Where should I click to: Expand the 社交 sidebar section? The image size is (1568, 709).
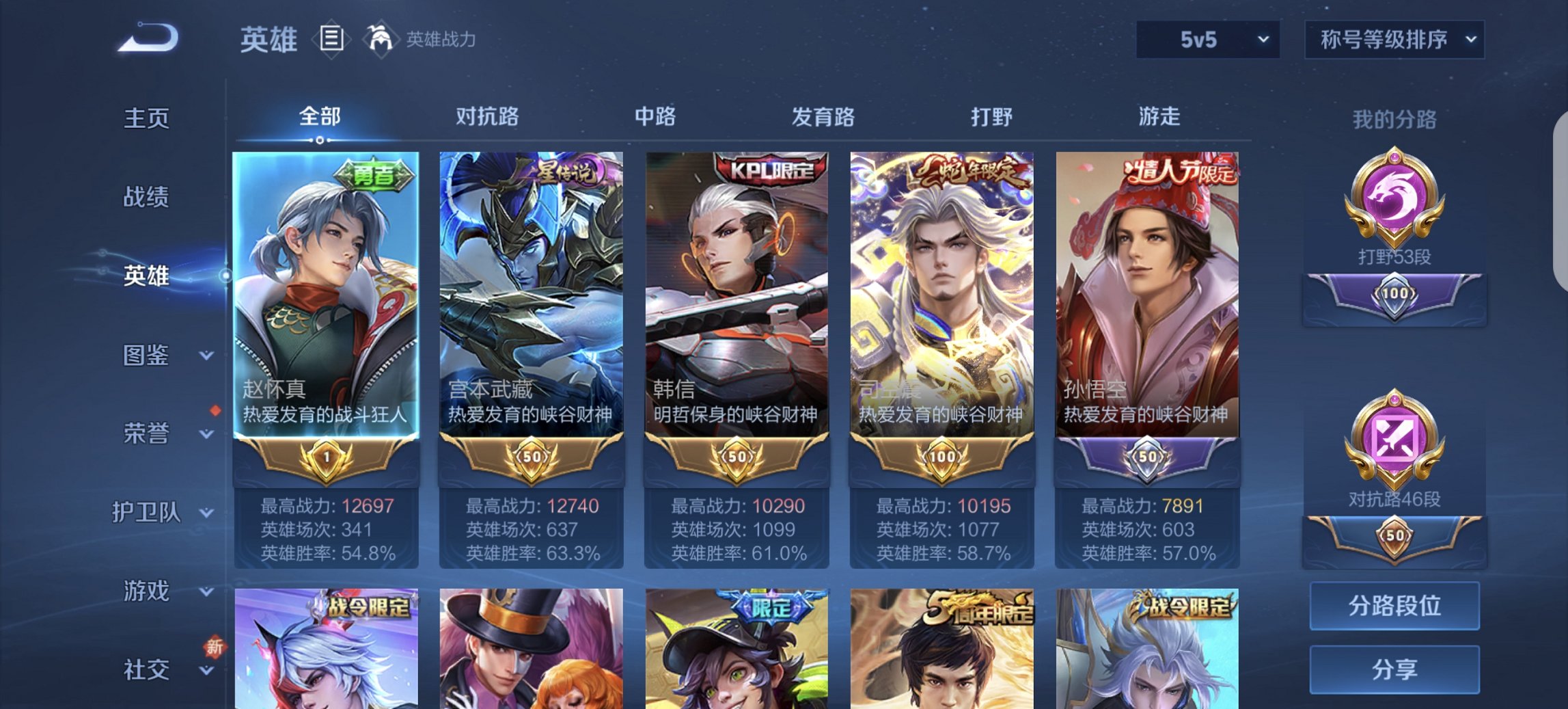coord(149,670)
